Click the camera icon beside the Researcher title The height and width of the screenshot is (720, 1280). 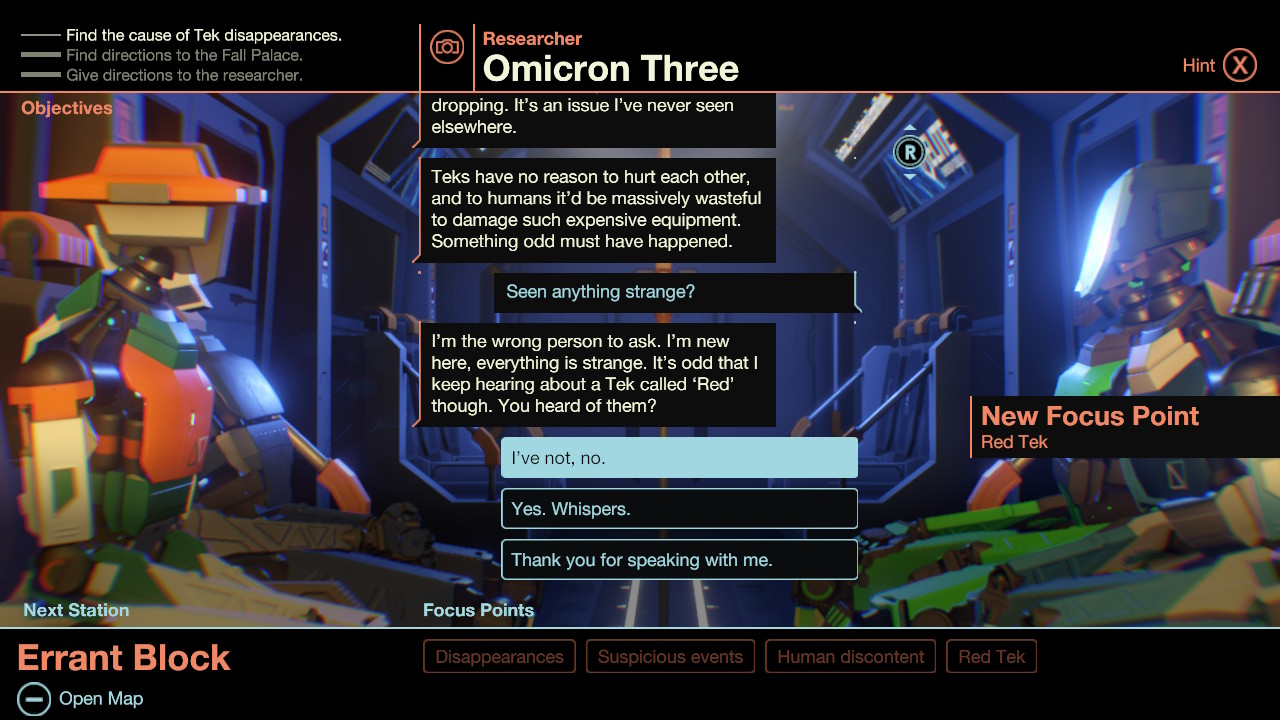[x=446, y=46]
